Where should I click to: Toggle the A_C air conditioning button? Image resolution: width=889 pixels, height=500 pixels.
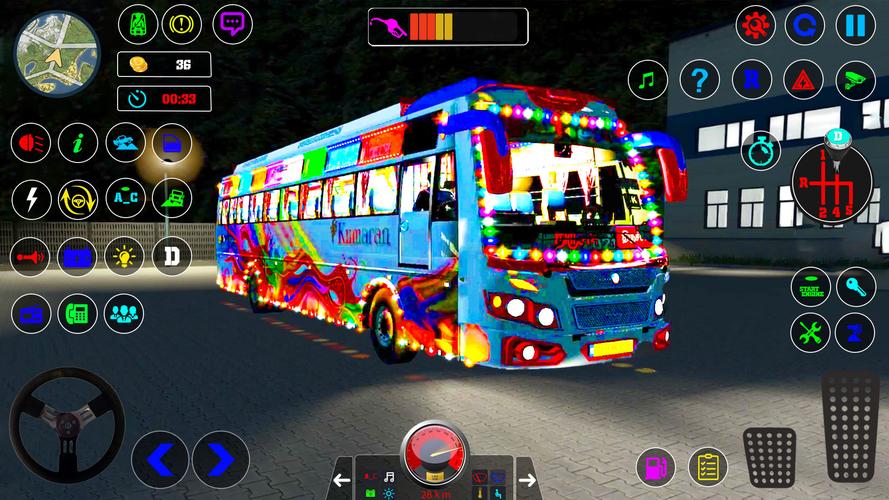pyautogui.click(x=125, y=199)
